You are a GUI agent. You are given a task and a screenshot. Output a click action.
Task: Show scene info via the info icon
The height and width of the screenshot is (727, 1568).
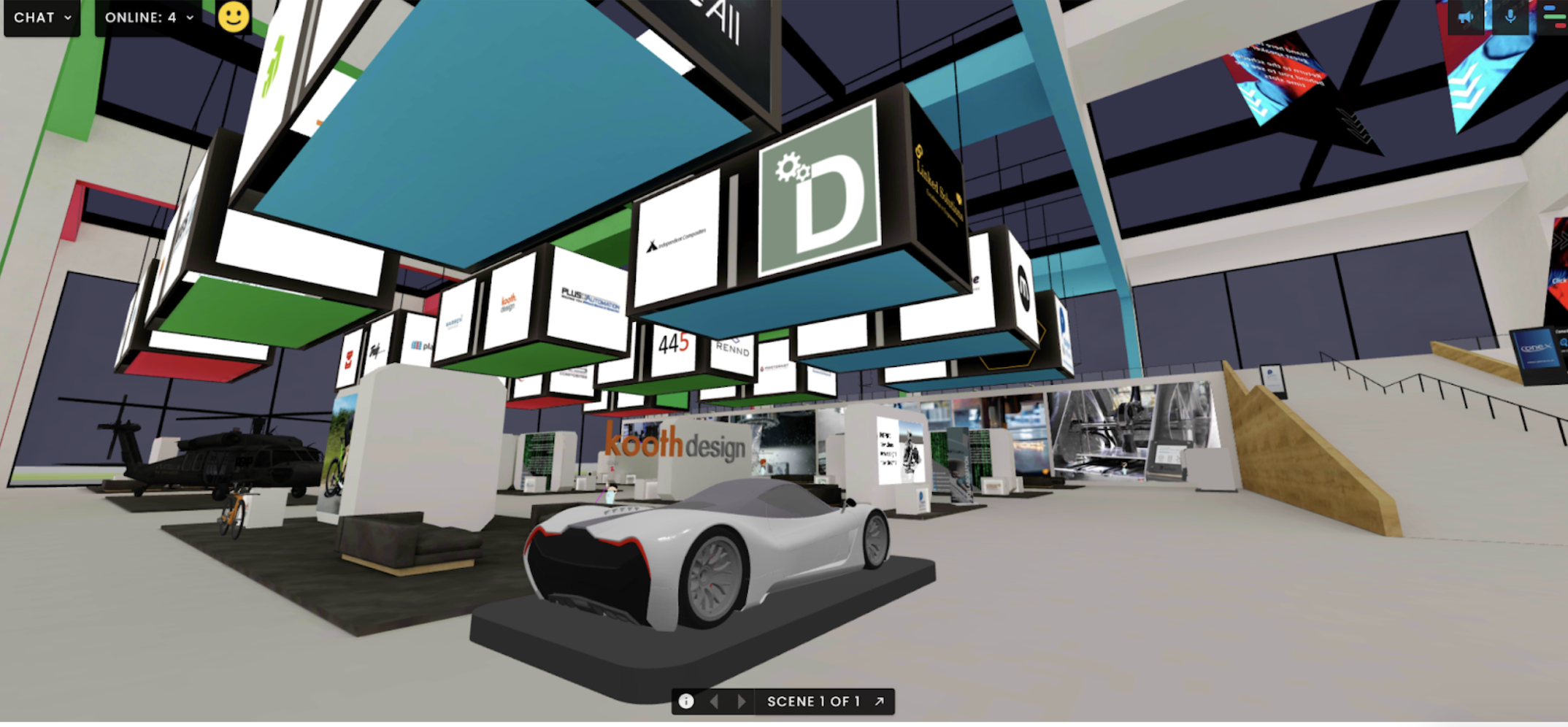(x=686, y=701)
